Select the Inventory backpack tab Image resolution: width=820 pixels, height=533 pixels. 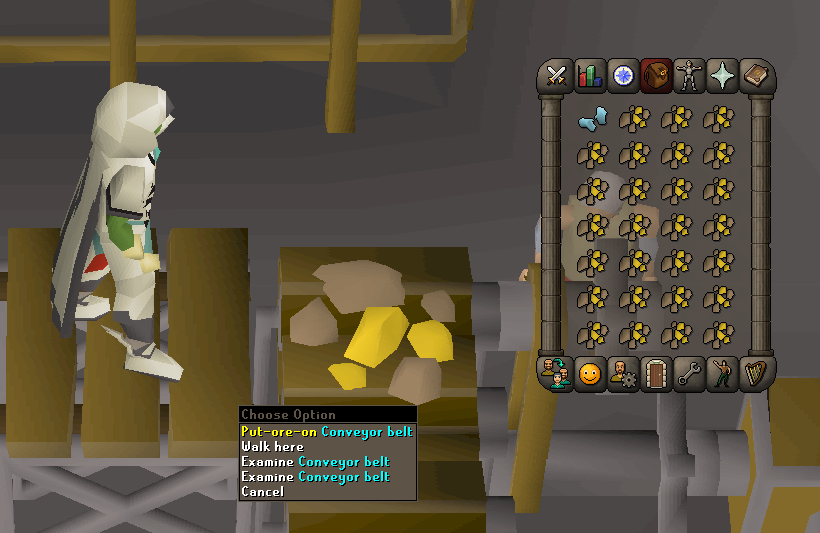pos(657,75)
